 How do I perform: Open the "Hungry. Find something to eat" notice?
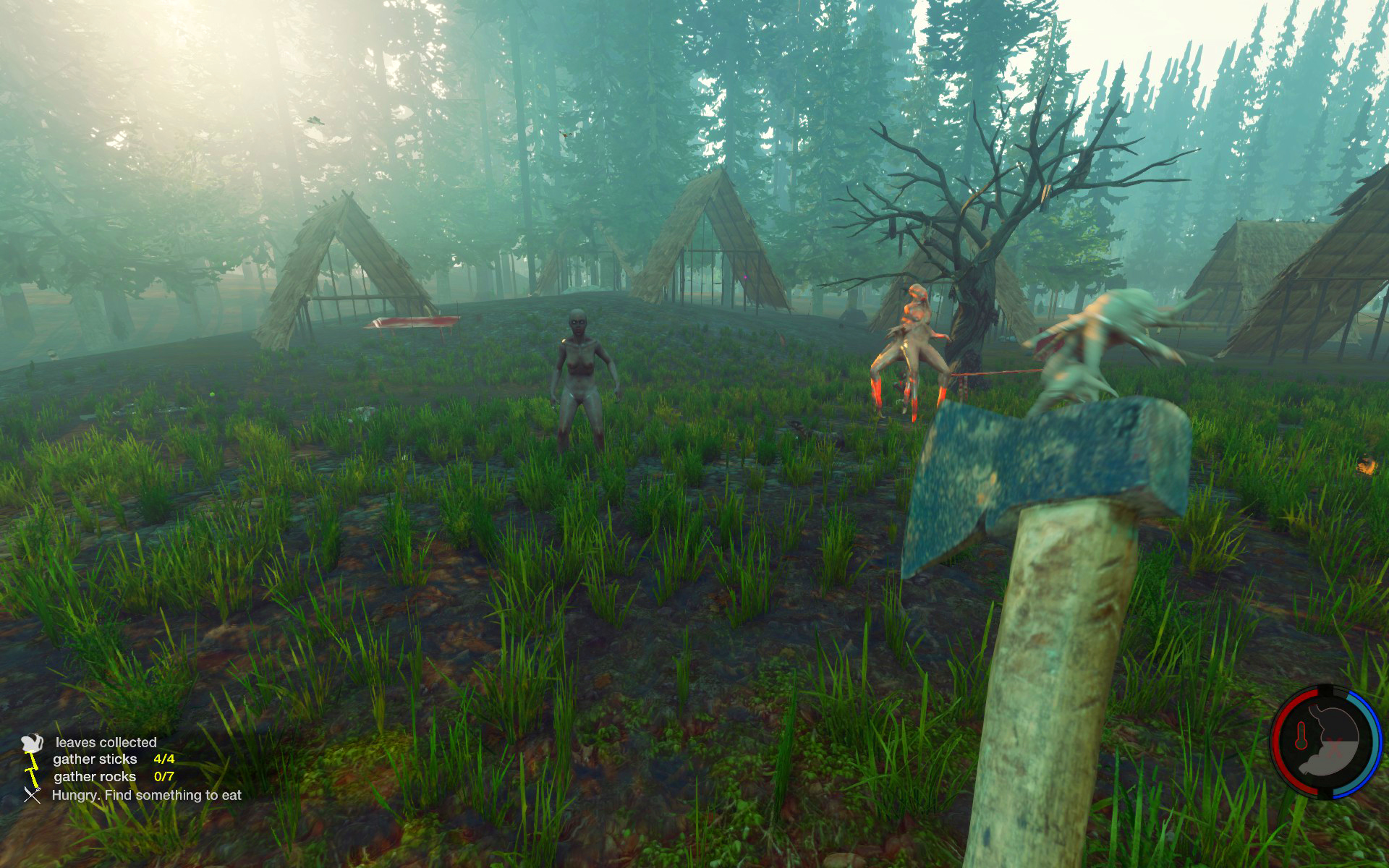pyautogui.click(x=146, y=796)
